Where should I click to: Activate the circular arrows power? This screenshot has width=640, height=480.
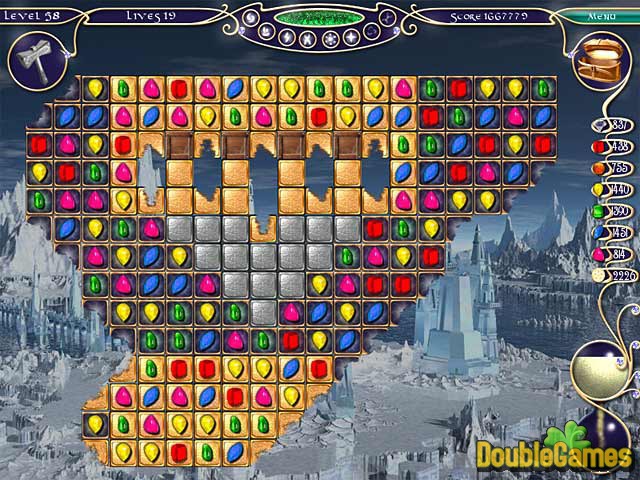371,30
